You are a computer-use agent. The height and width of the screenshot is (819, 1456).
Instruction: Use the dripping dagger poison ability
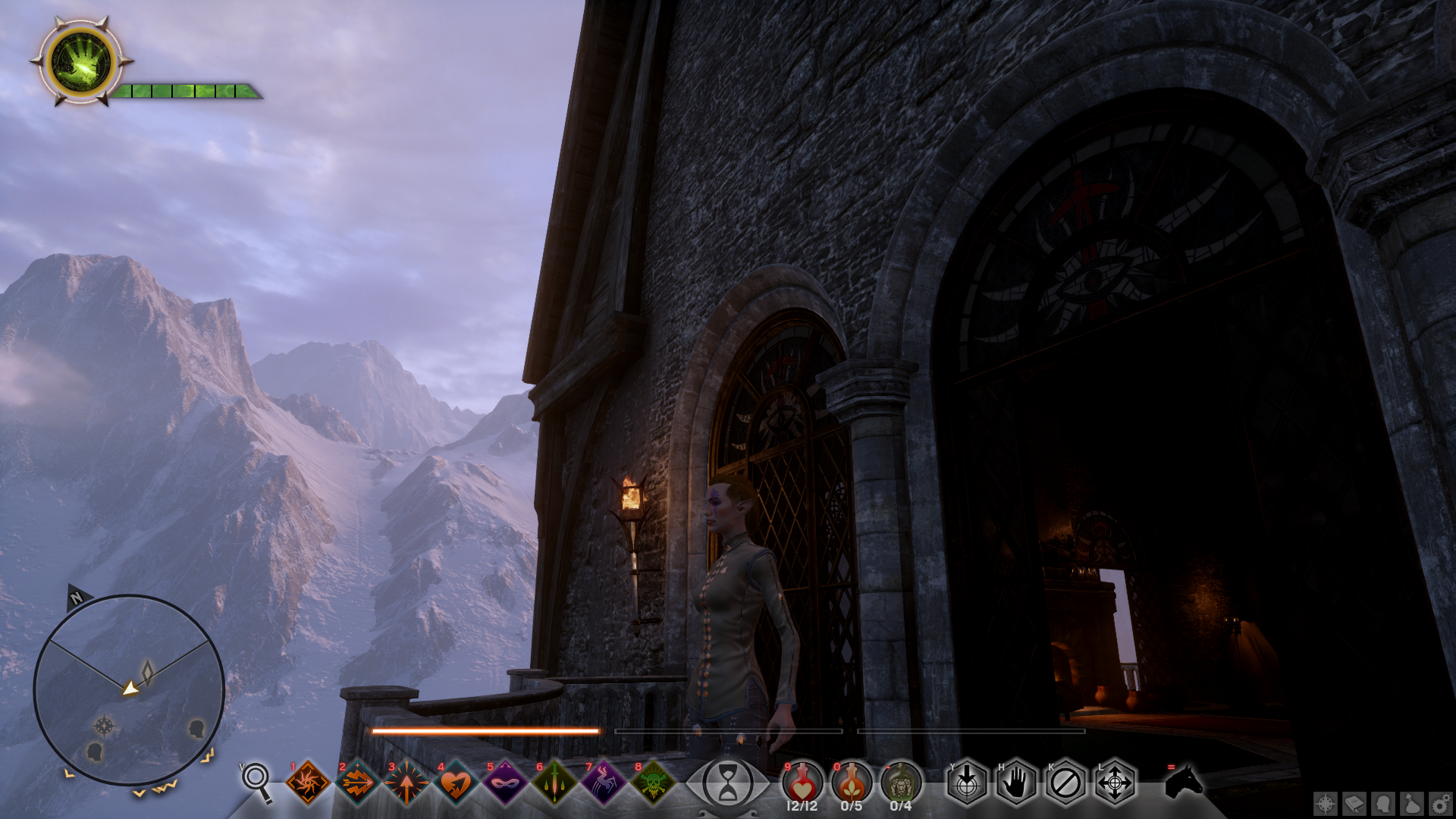[554, 783]
